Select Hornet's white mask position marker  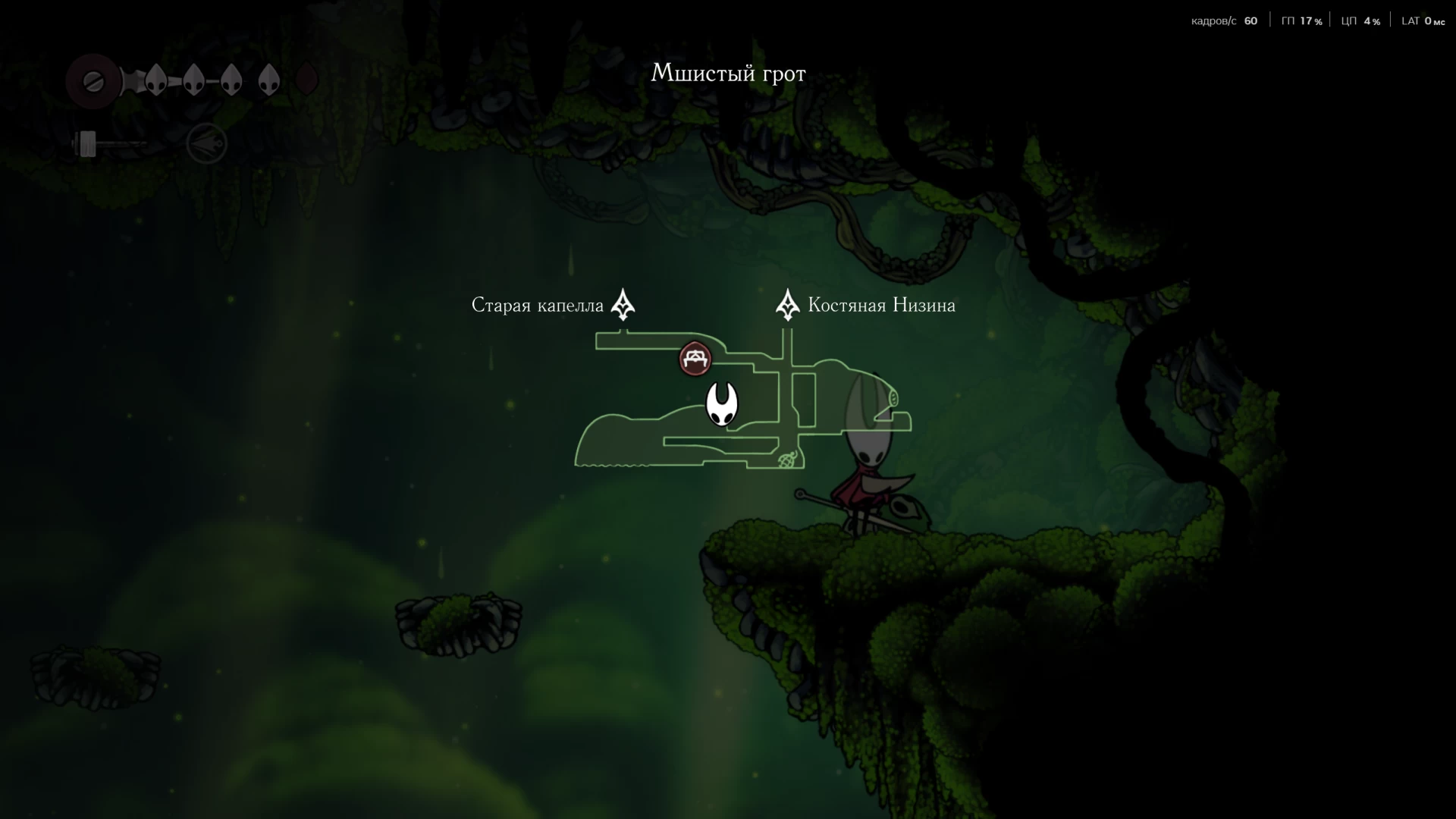(x=721, y=403)
